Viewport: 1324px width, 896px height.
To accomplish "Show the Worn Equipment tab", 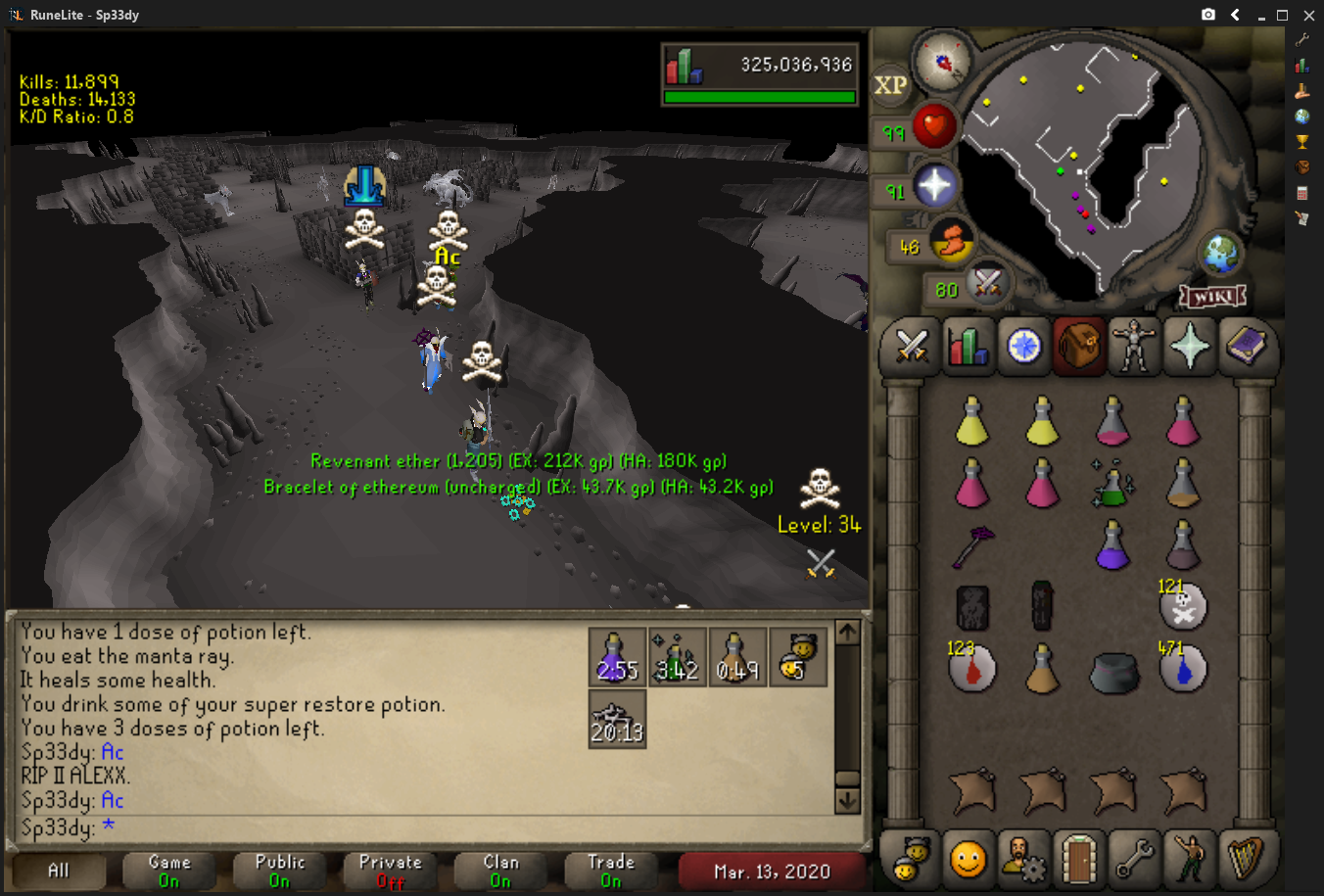I will pyautogui.click(x=1134, y=347).
